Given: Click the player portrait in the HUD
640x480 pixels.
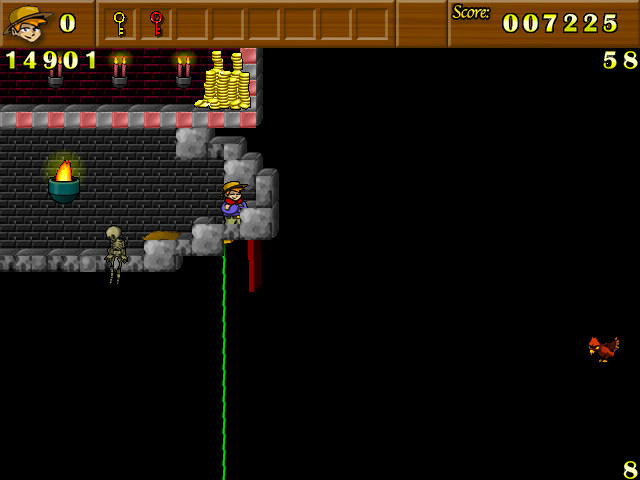Looking at the screenshot, I should [28, 22].
